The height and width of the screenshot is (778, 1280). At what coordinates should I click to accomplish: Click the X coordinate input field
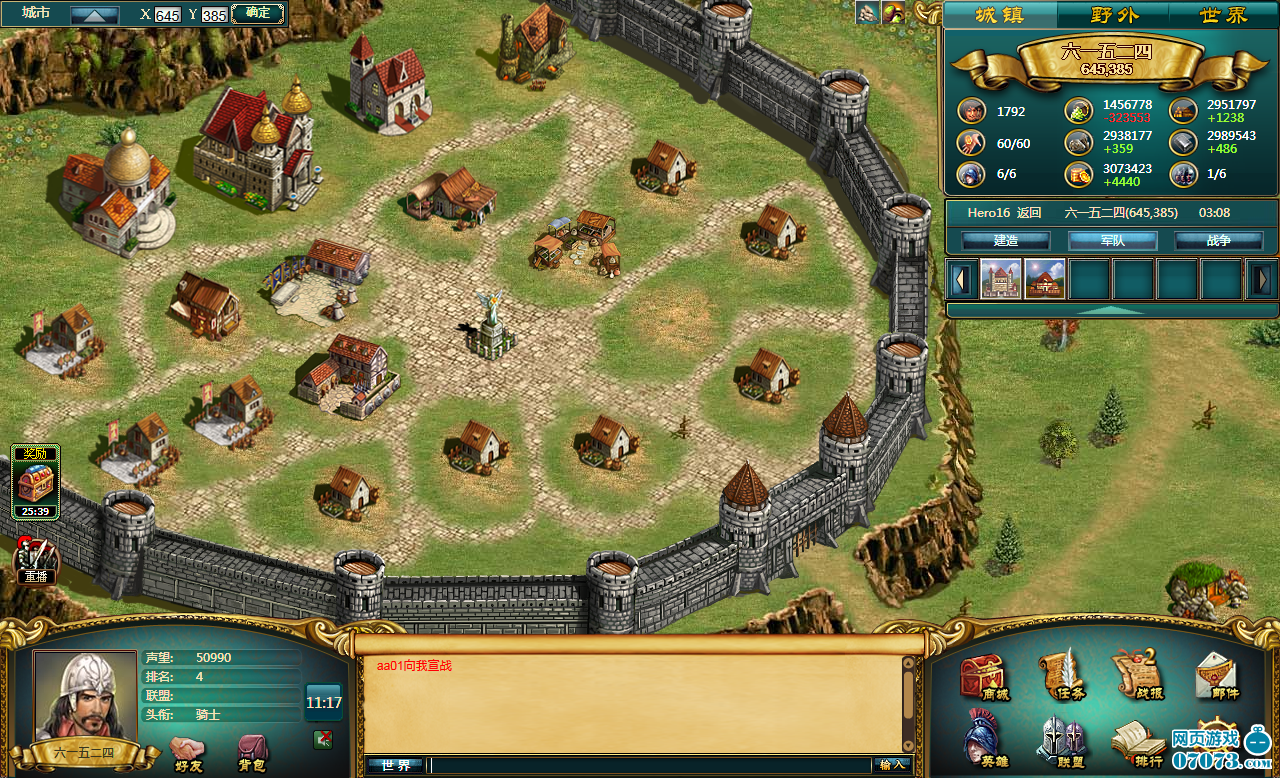point(167,15)
